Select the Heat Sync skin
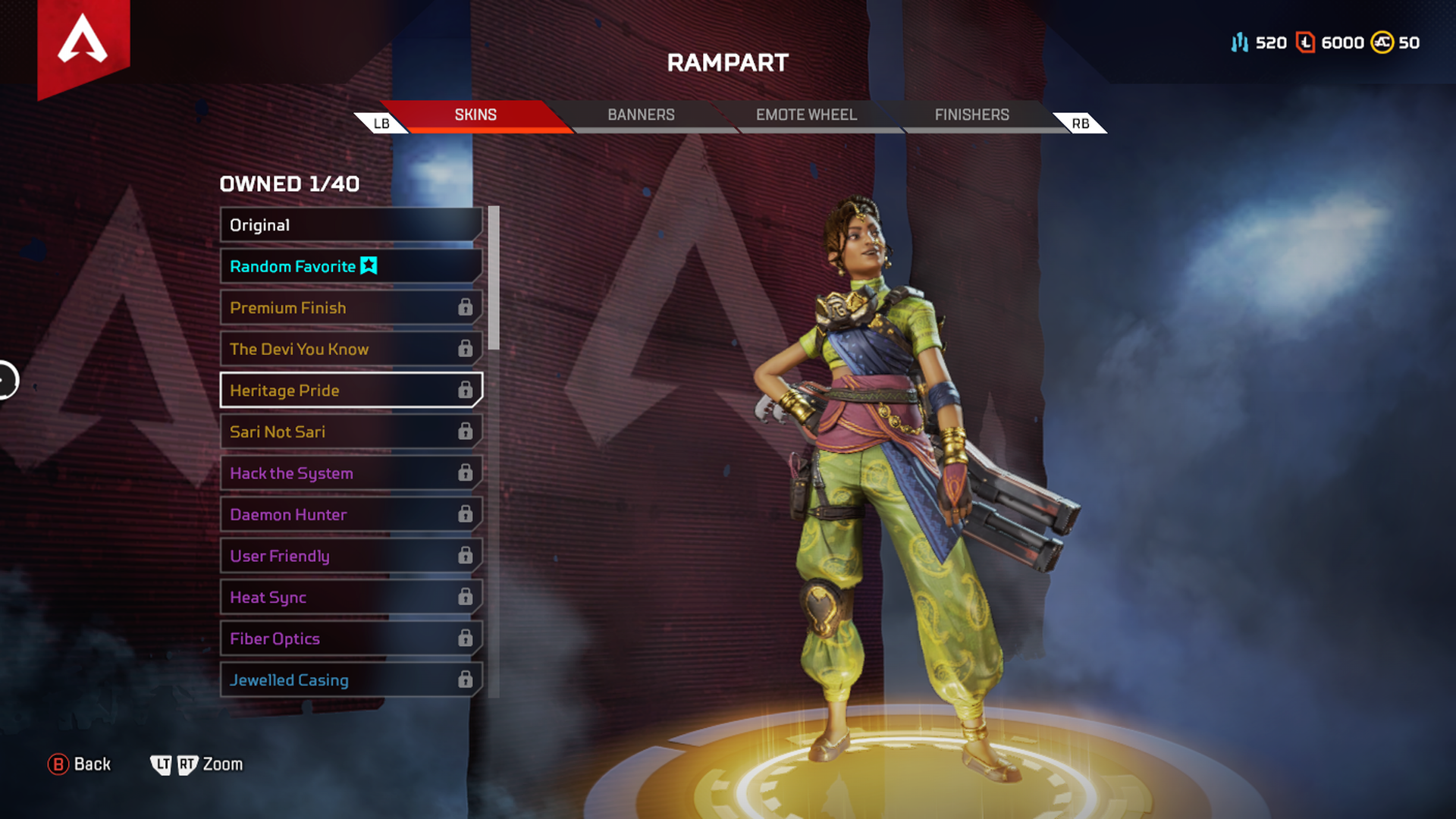1456x819 pixels. point(350,598)
